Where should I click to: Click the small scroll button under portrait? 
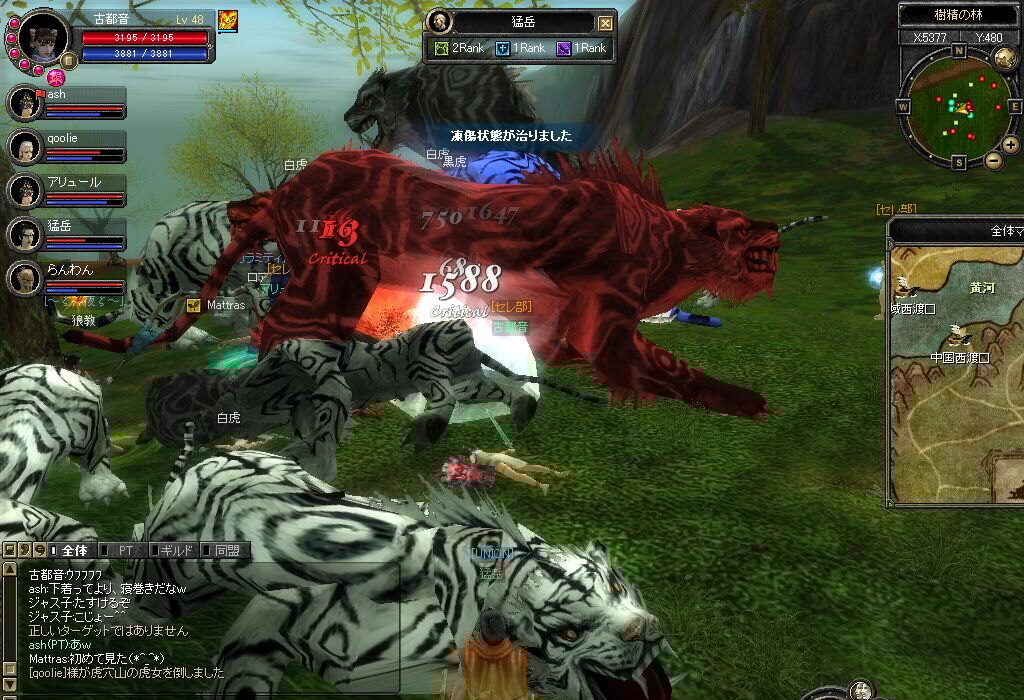coord(71,60)
